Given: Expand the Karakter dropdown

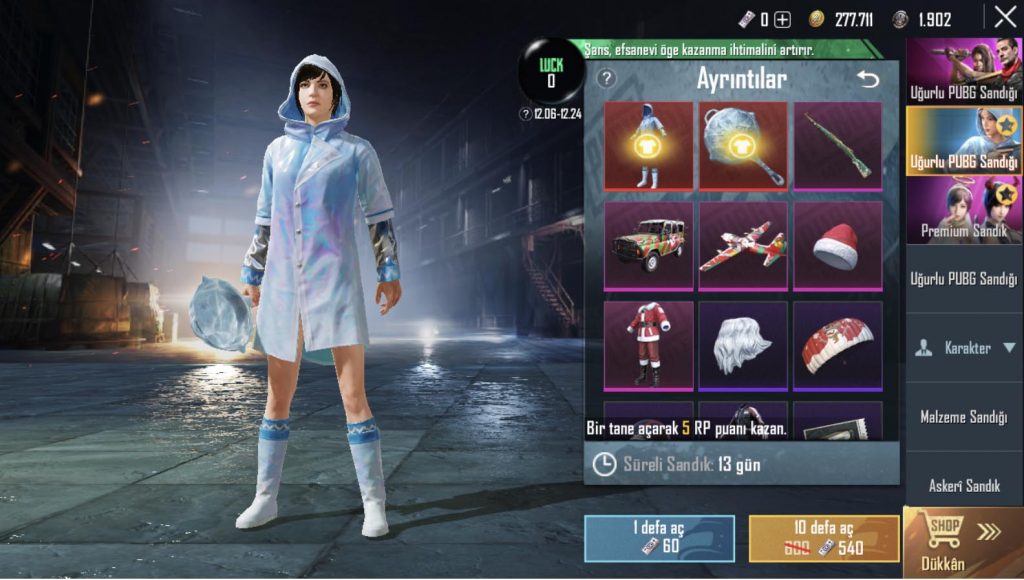Looking at the screenshot, I should [964, 348].
